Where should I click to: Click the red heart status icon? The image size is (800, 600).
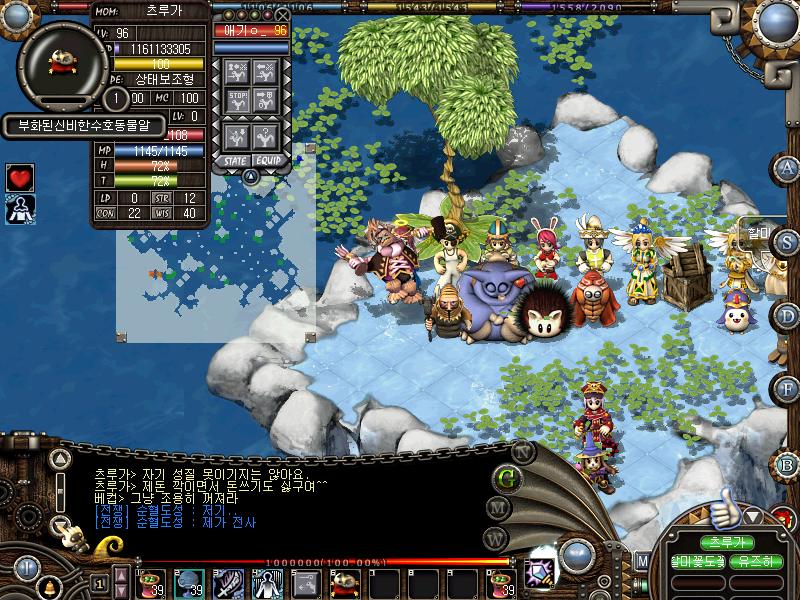(20, 177)
